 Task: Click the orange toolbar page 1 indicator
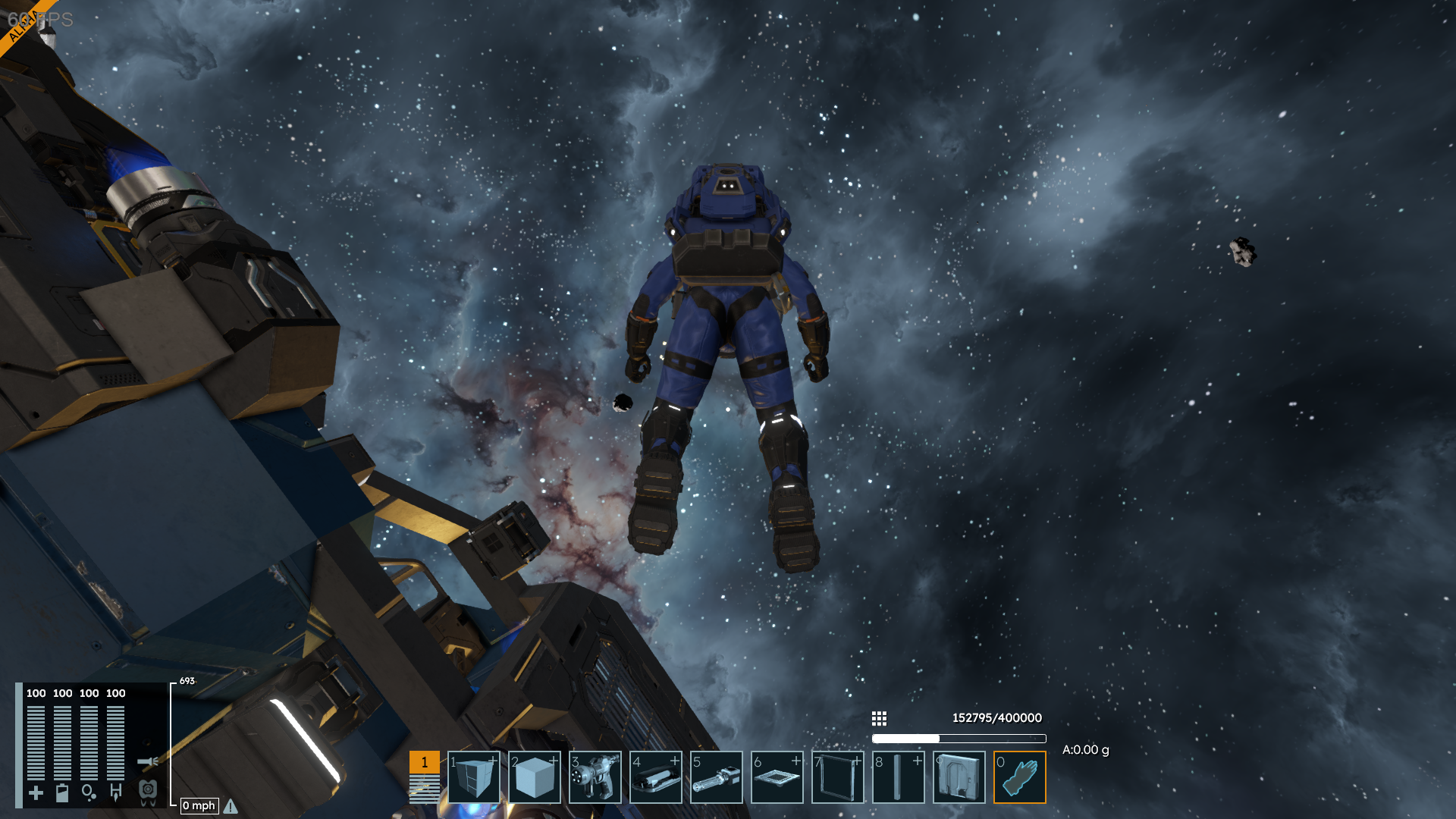pyautogui.click(x=425, y=762)
